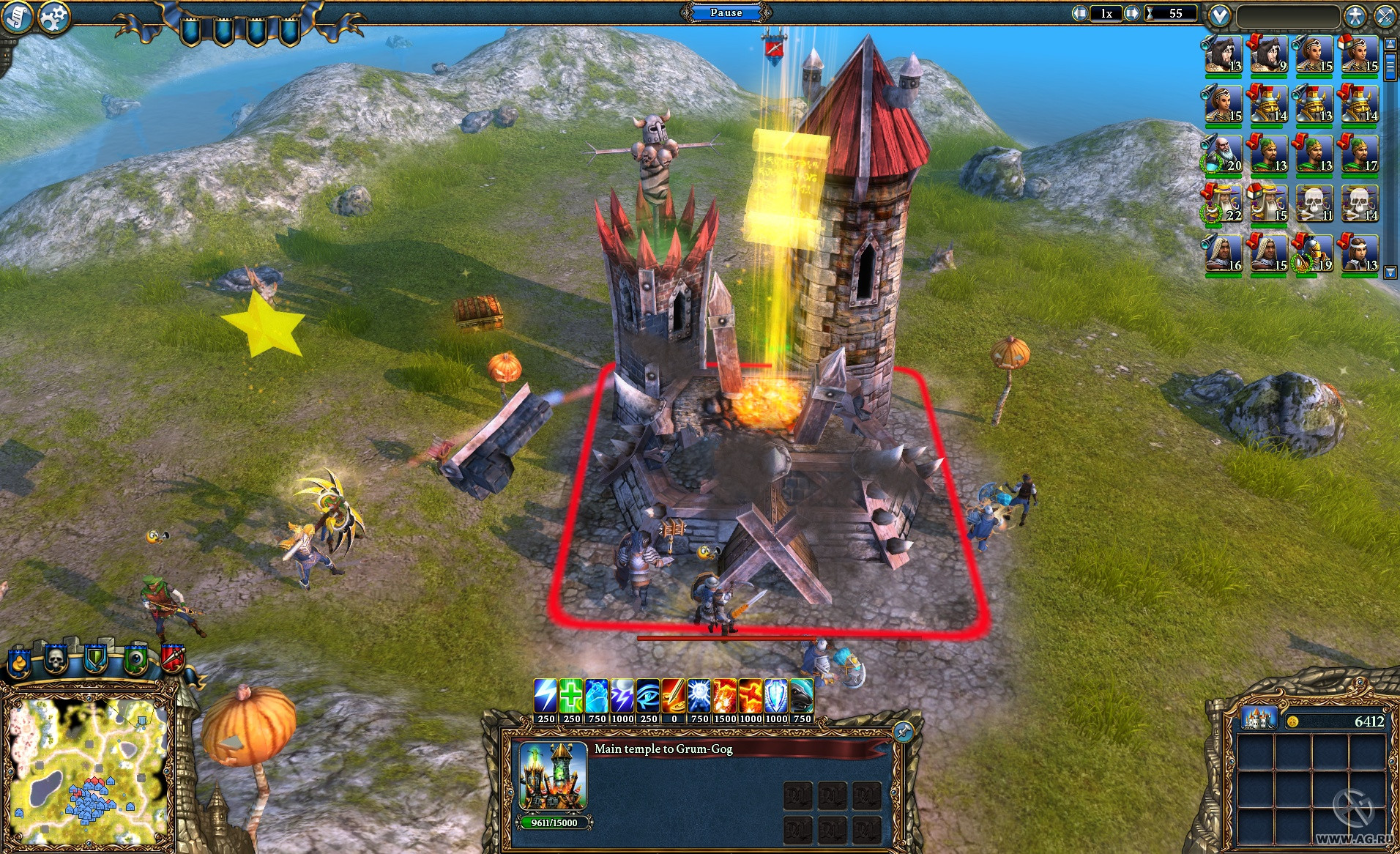Image resolution: width=1400 pixels, height=854 pixels.
Task: Click the Pause button
Action: [x=726, y=12]
